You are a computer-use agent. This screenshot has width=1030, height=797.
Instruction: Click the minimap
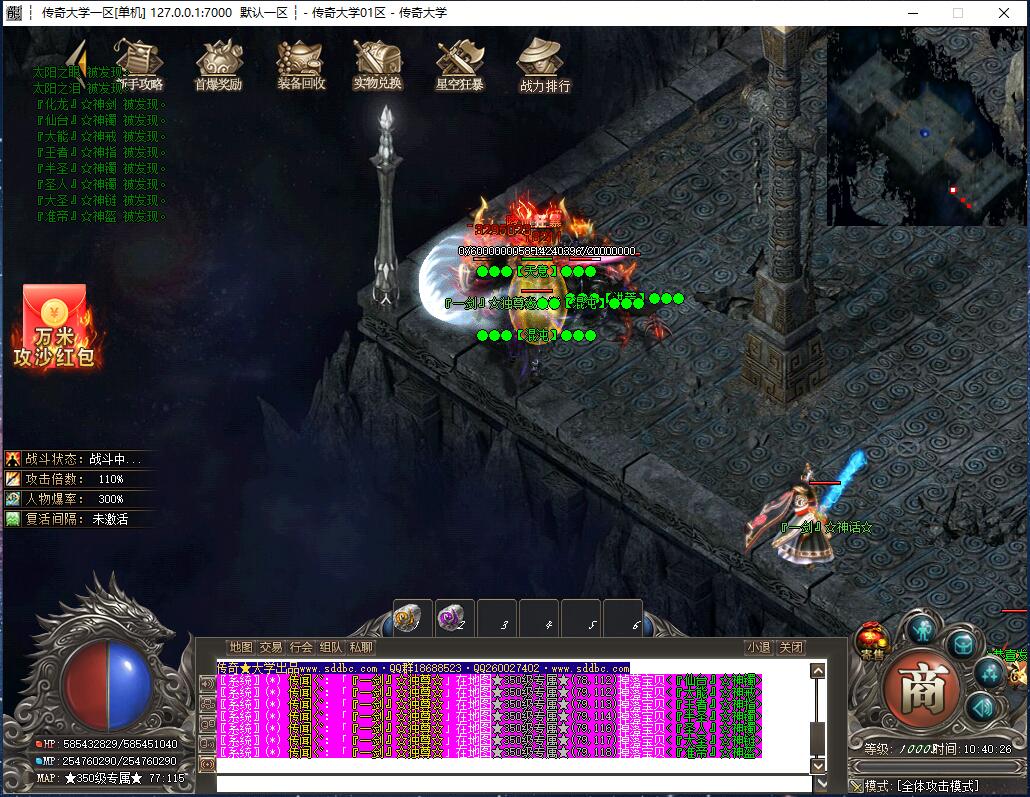coord(926,126)
